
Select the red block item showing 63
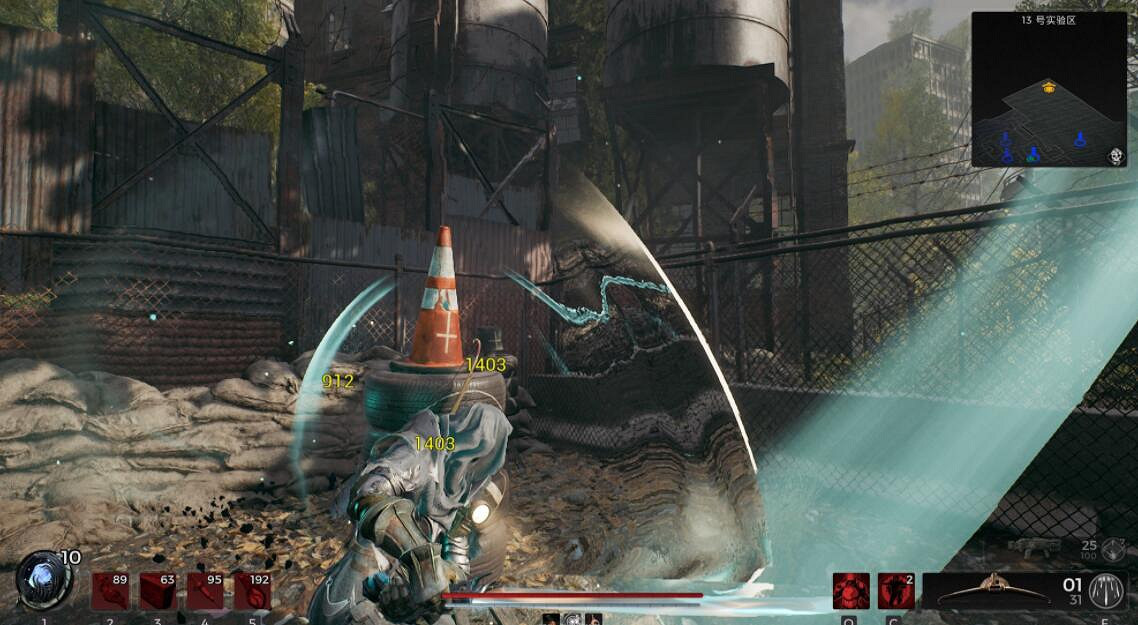tap(157, 591)
